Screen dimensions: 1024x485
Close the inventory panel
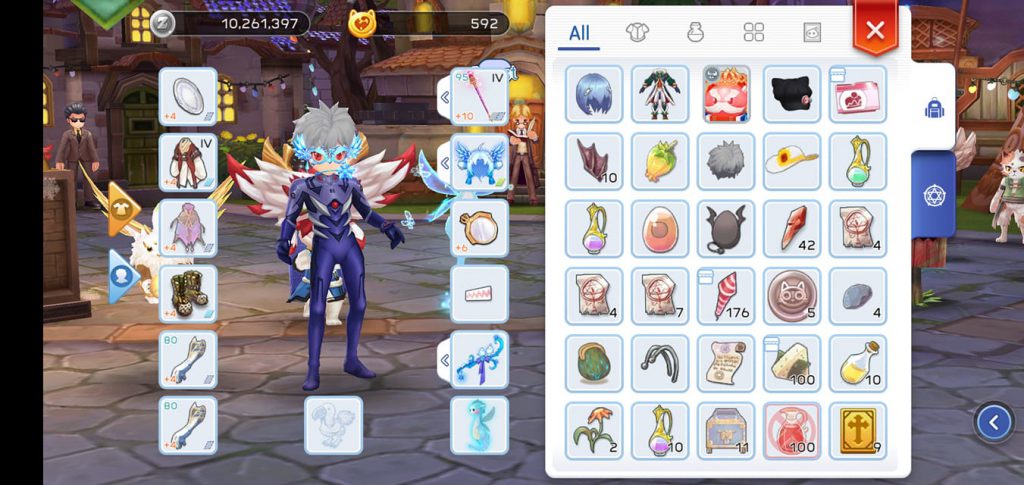click(875, 31)
